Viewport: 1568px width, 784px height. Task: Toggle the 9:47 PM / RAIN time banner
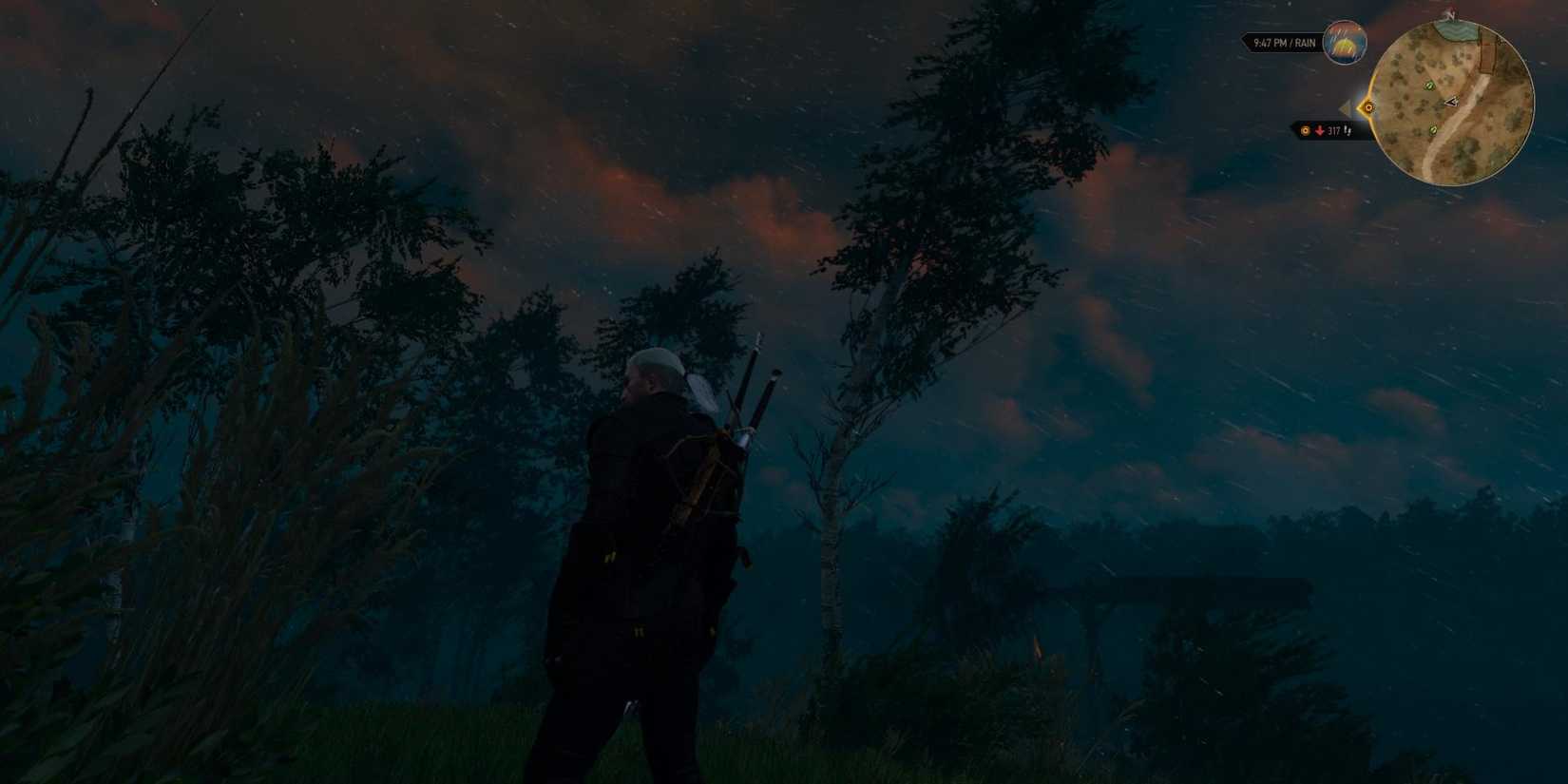[x=1284, y=44]
